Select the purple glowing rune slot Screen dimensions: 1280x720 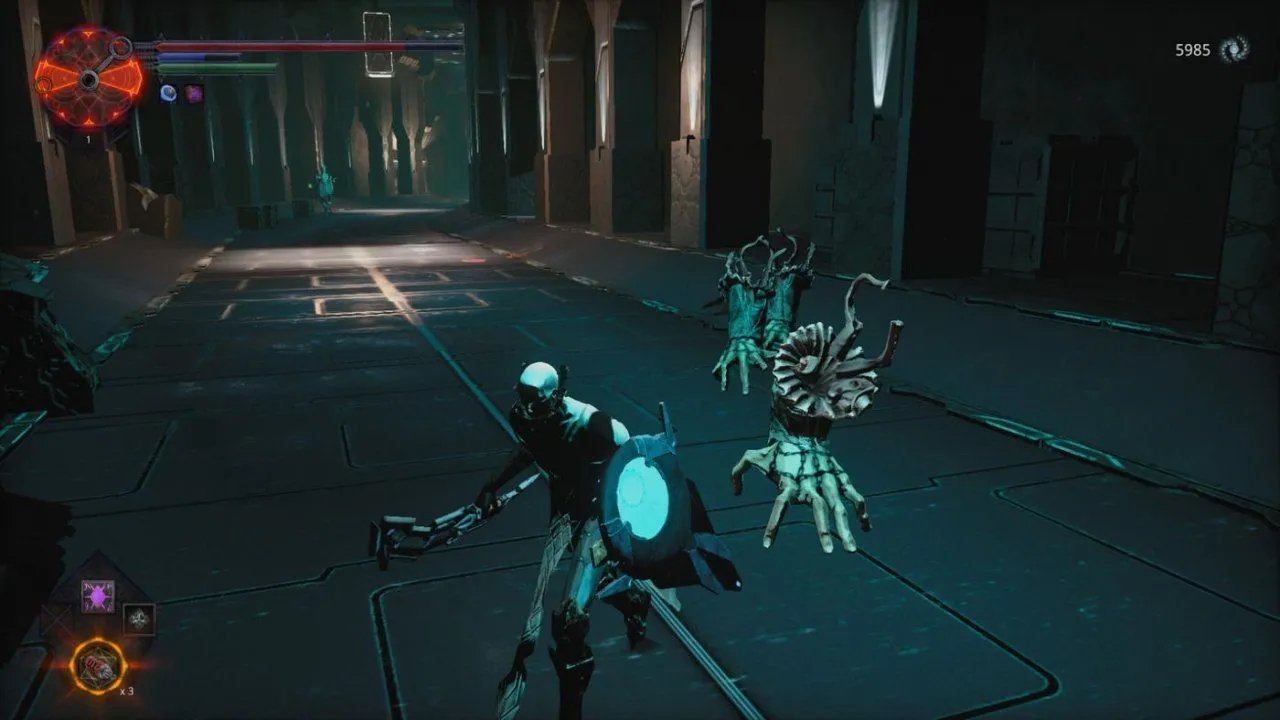[98, 596]
